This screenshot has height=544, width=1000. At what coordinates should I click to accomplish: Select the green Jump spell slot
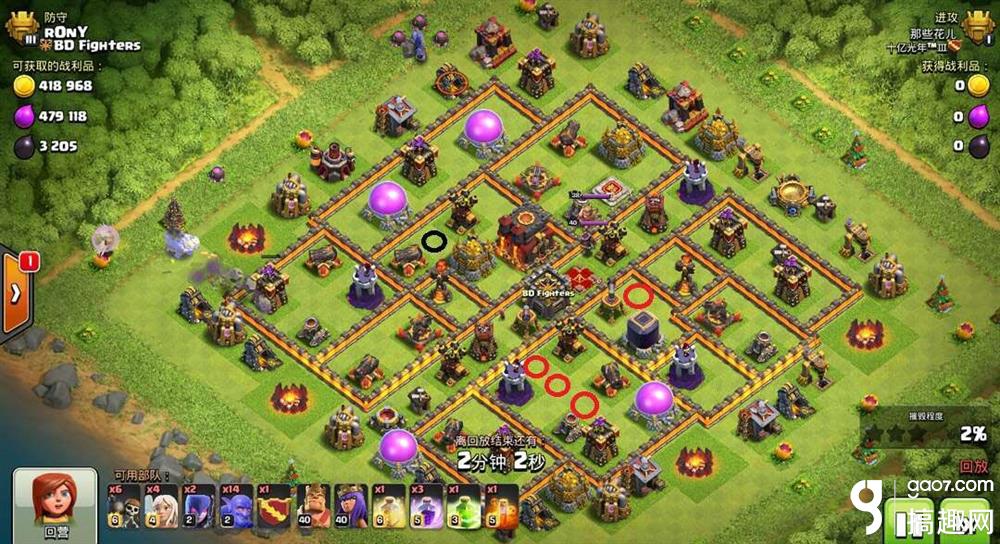[461, 506]
